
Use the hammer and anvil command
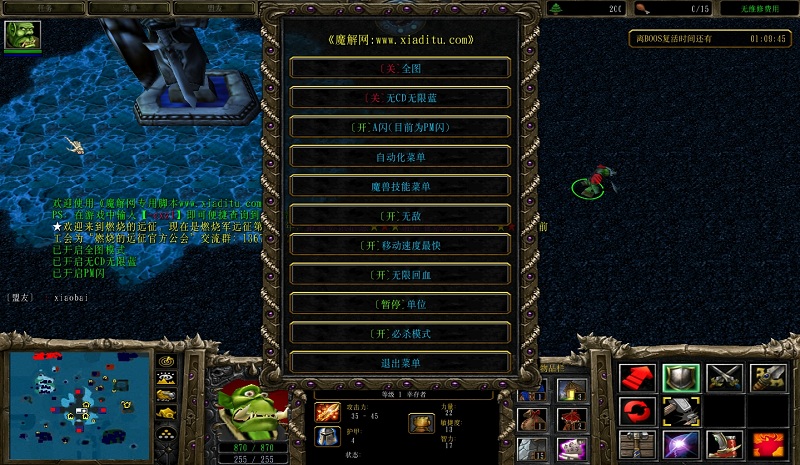[680, 410]
